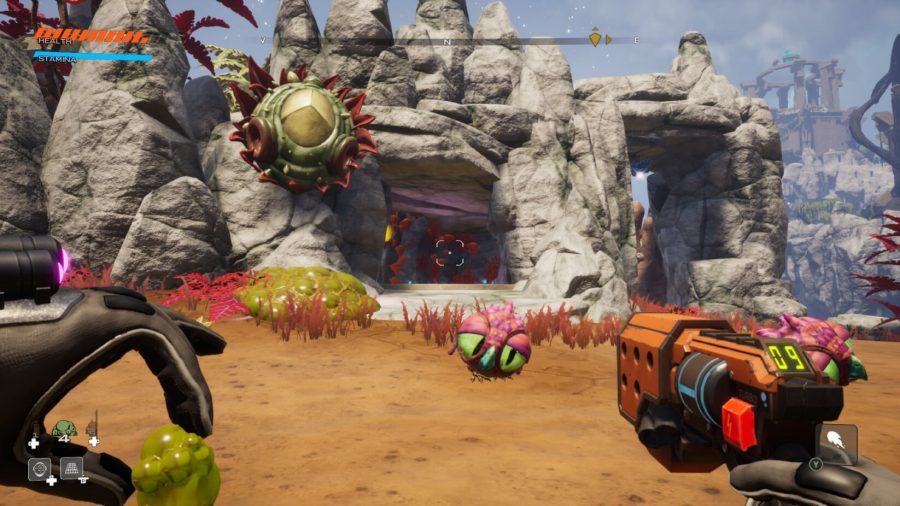Select the green Binding Bile item icon
The height and width of the screenshot is (506, 900).
[x=64, y=429]
